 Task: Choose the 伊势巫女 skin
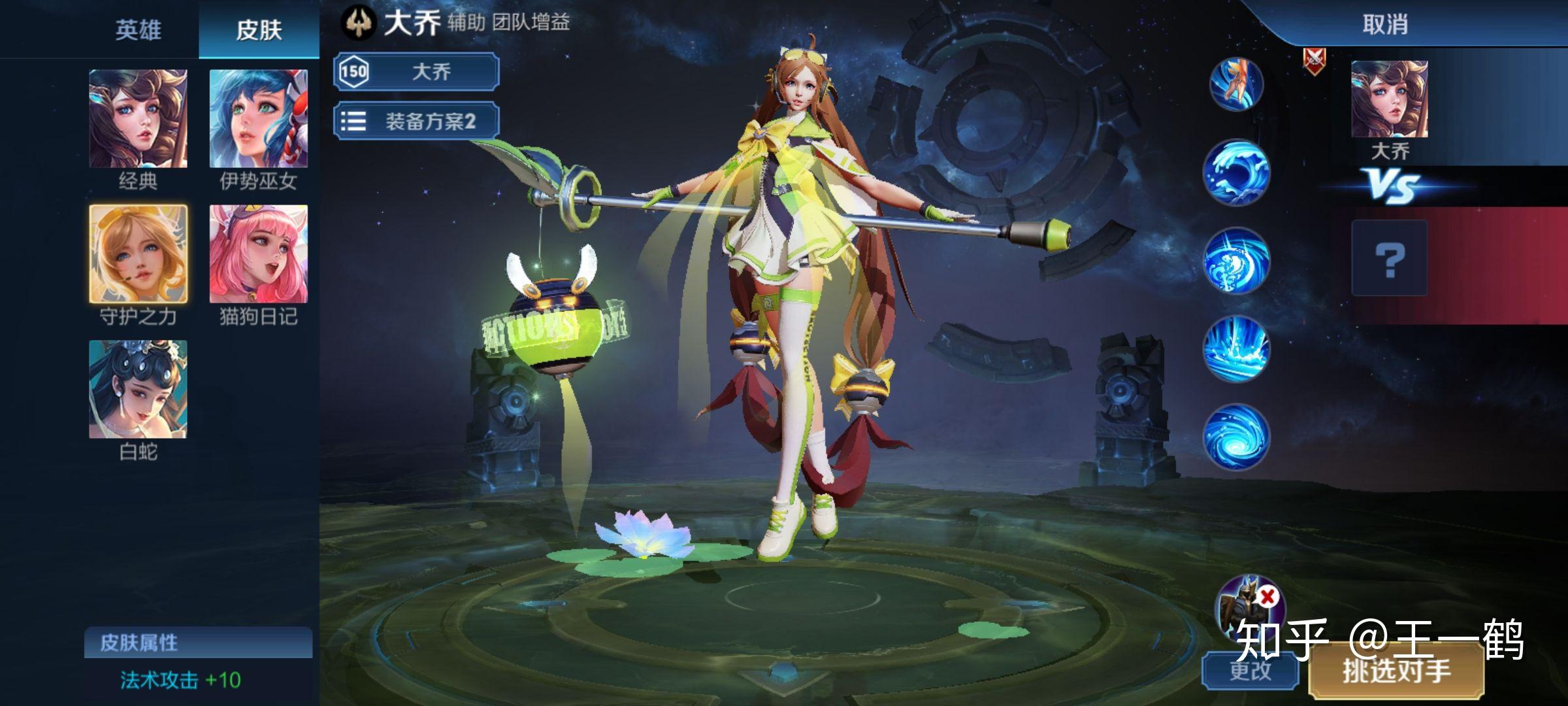click(x=258, y=119)
